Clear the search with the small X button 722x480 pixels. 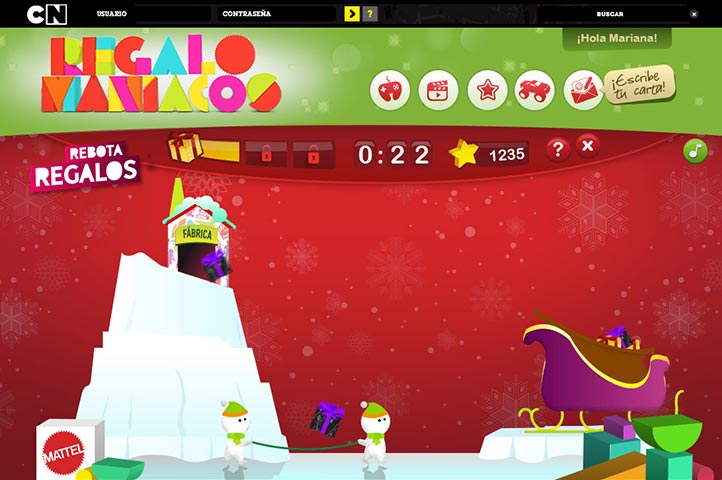point(694,14)
